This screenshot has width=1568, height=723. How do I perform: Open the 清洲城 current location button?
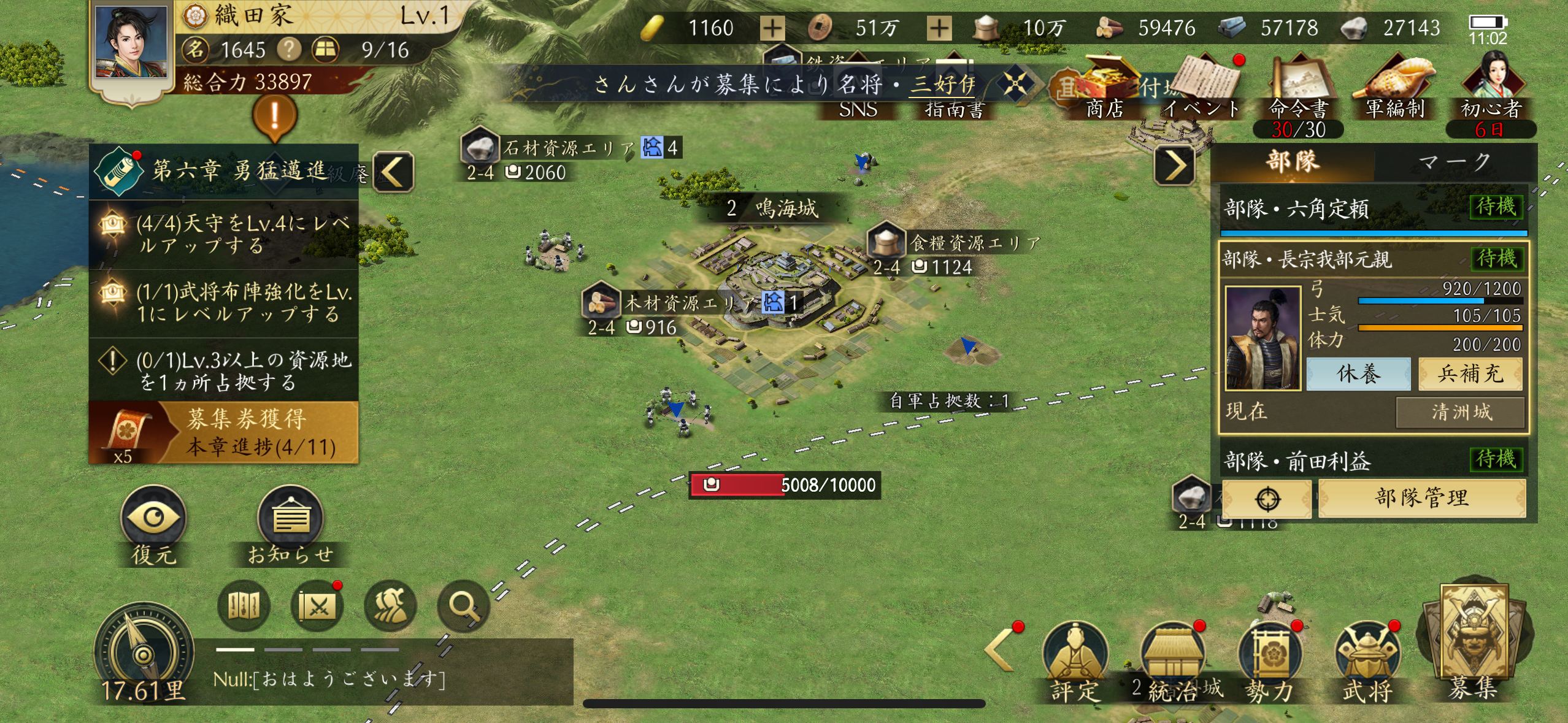(x=1460, y=412)
